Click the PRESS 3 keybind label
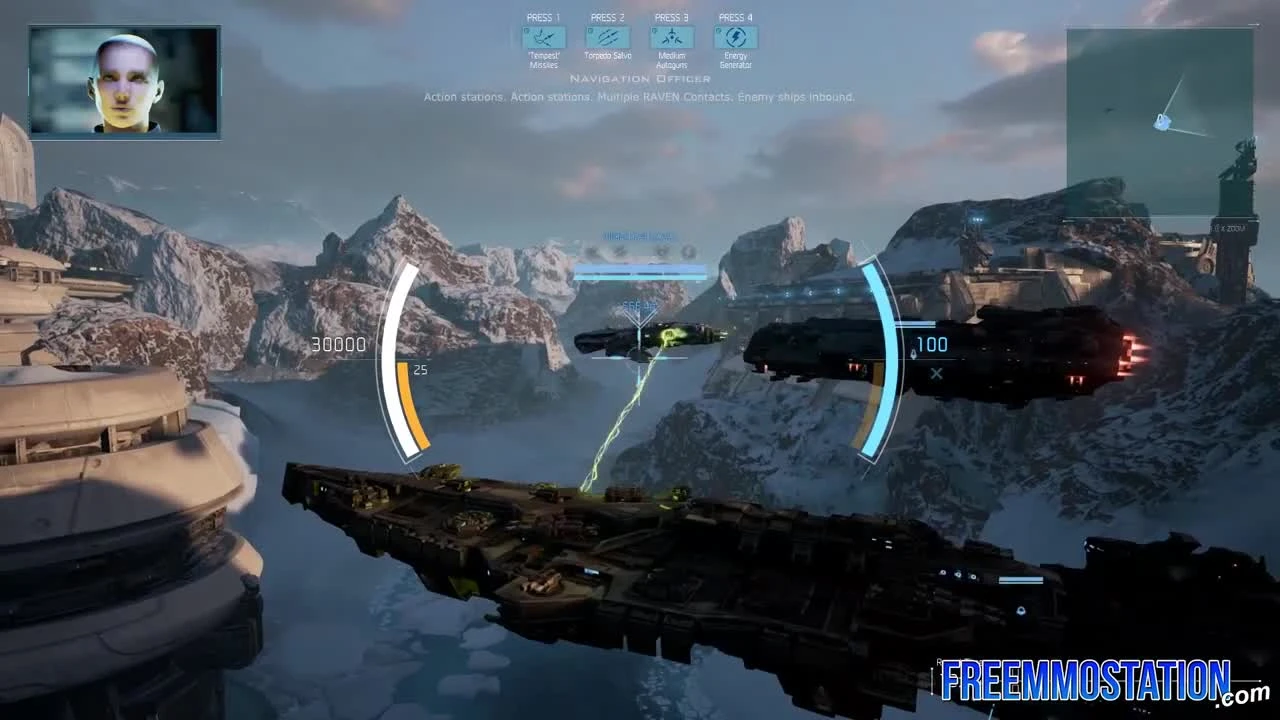Screen dimensions: 1280x720 click(671, 16)
